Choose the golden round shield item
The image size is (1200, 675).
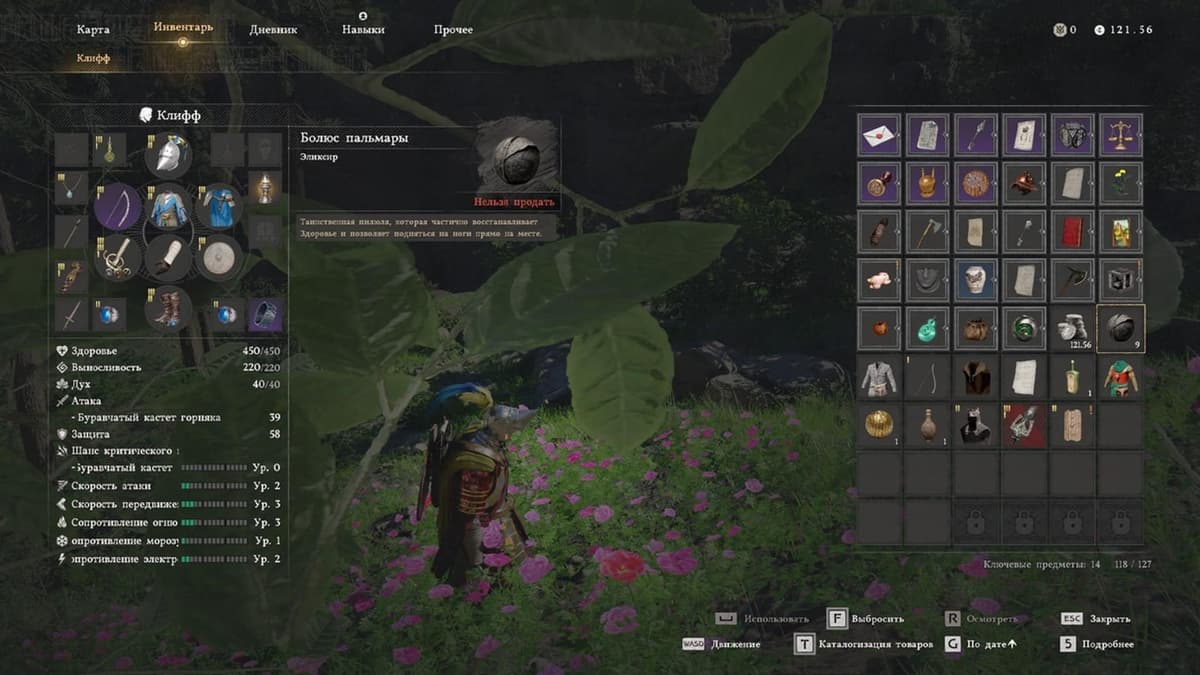pyautogui.click(x=879, y=424)
